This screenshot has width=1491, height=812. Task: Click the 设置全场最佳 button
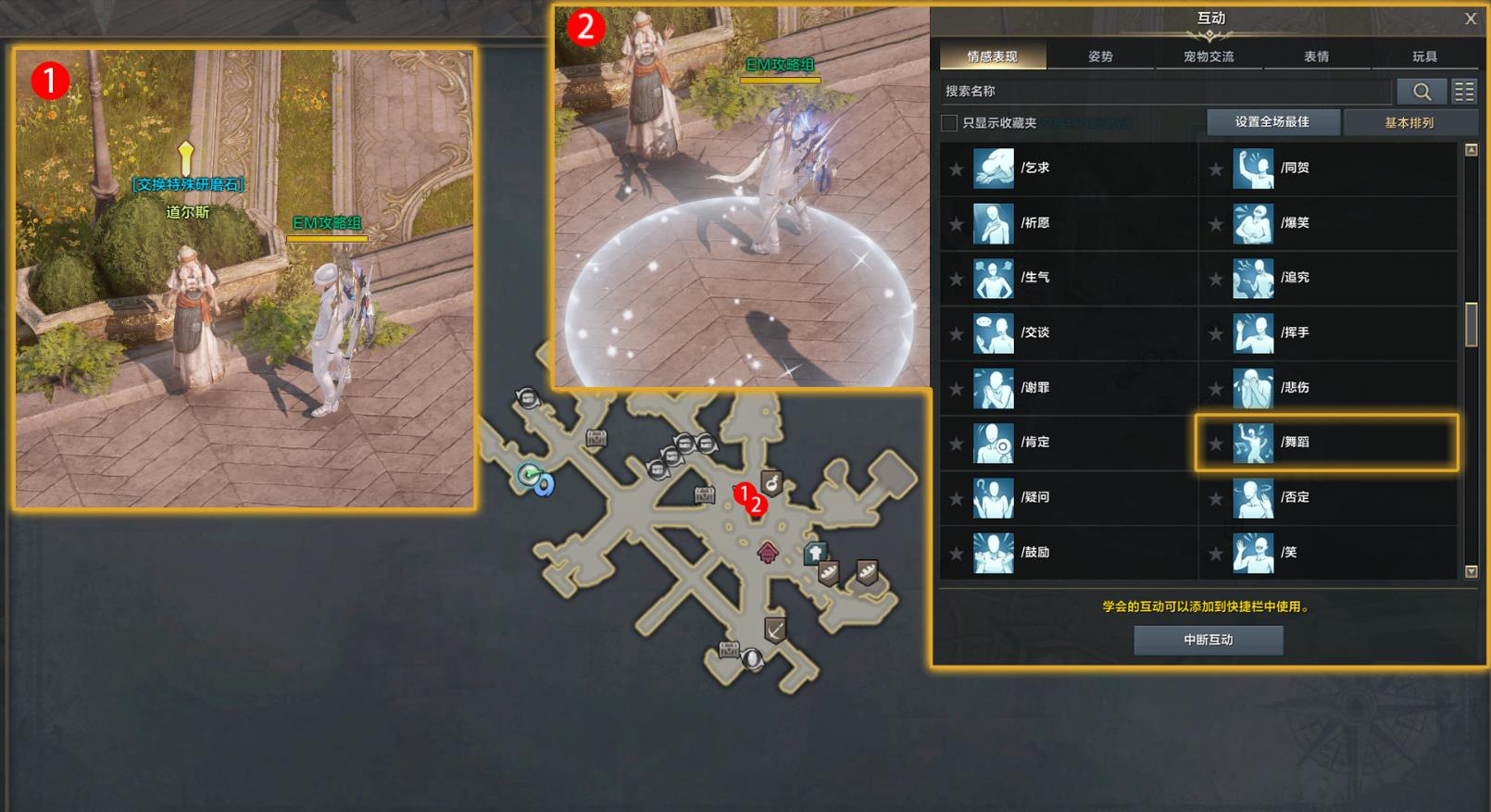pos(1272,122)
